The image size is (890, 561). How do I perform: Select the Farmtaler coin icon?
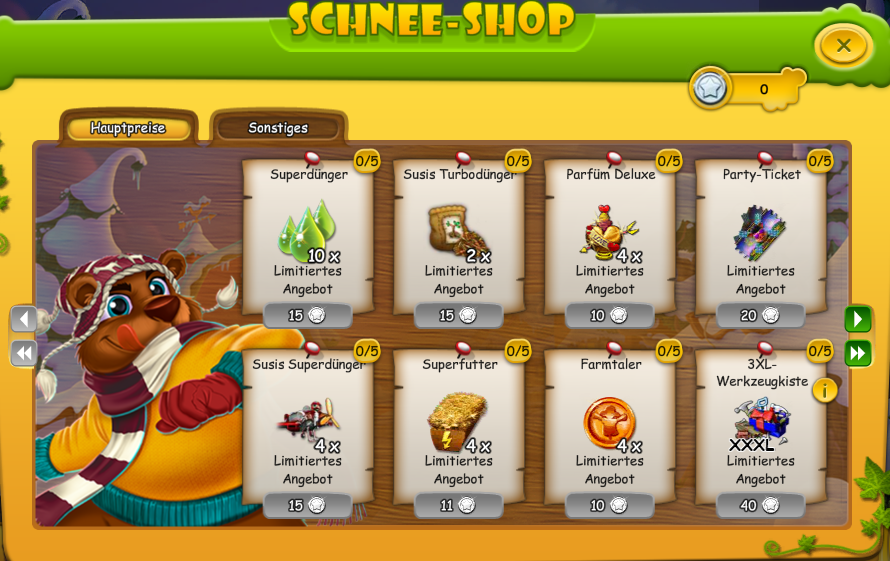click(608, 421)
